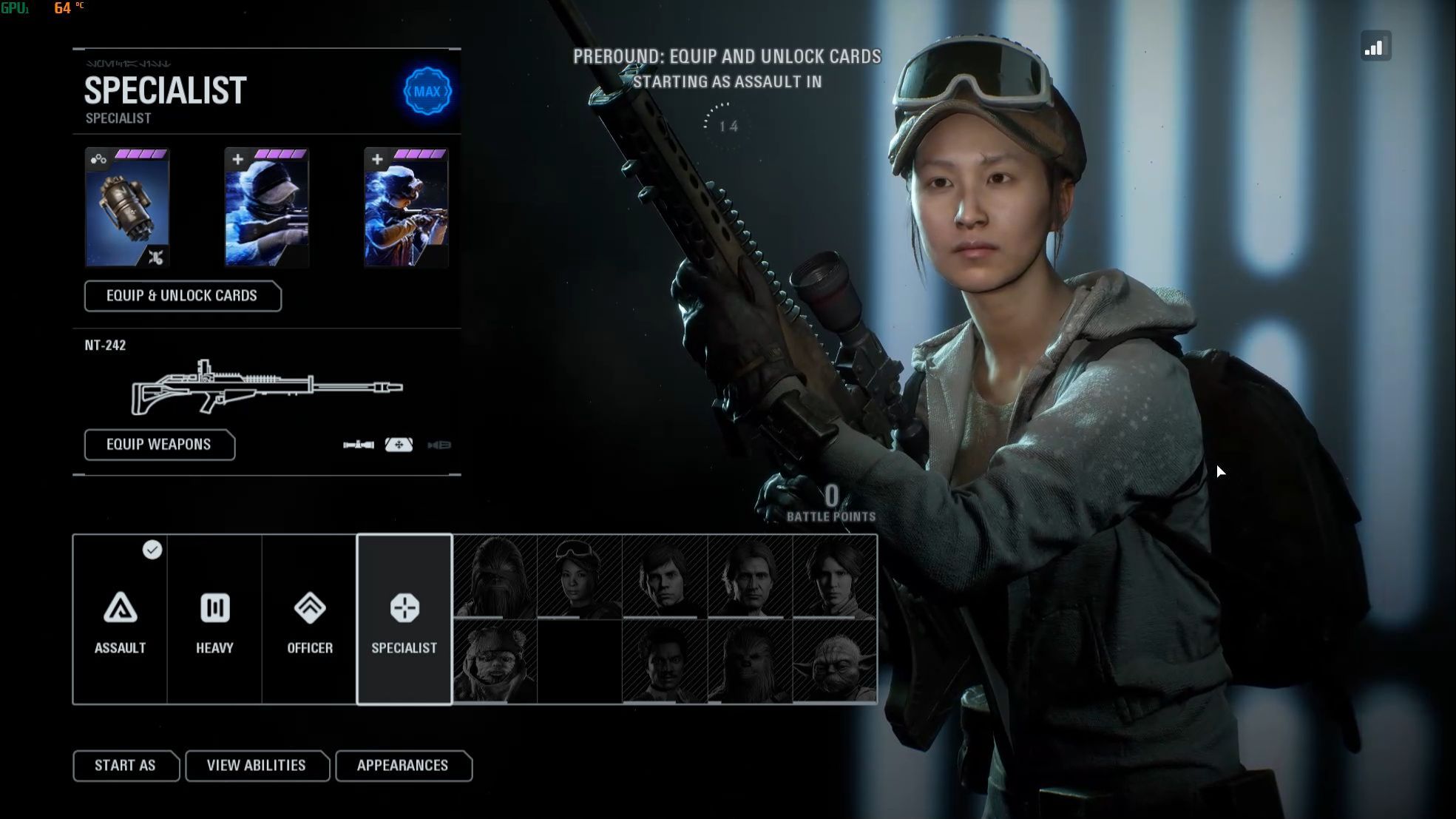Pick the Luke Skywalker hero portrait
Screen dimensions: 1456x819
pyautogui.click(x=664, y=577)
